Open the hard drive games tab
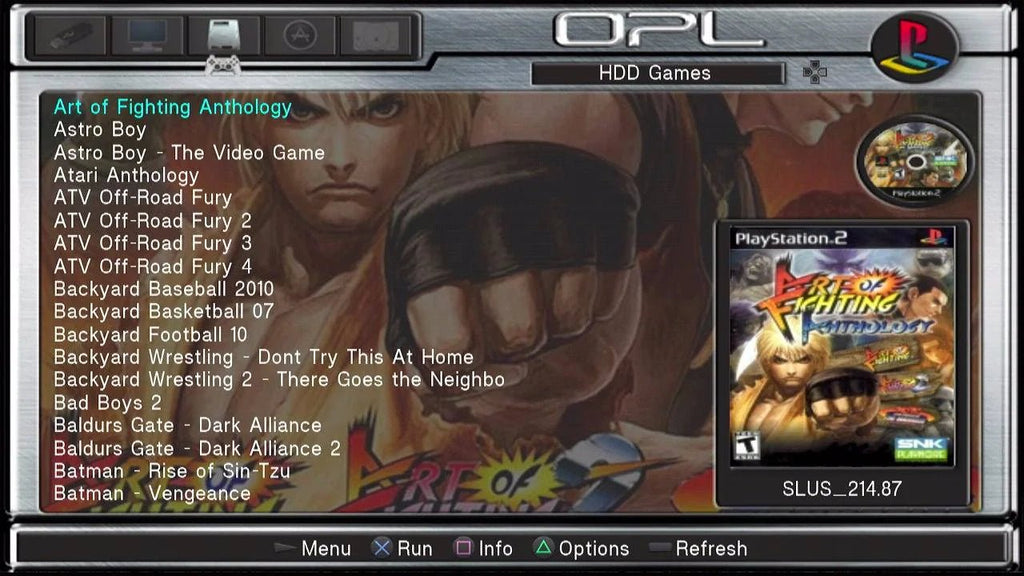The width and height of the screenshot is (1024, 576). [223, 35]
